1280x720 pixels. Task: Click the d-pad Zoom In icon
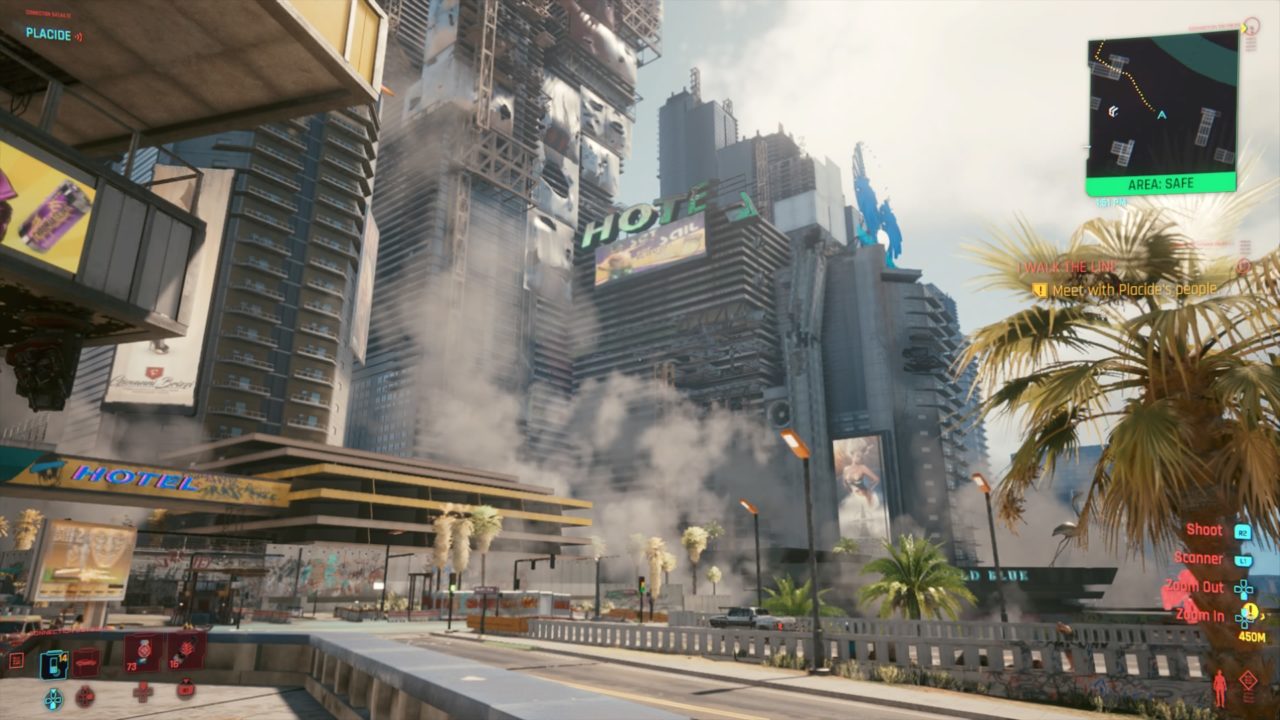pos(1243,618)
